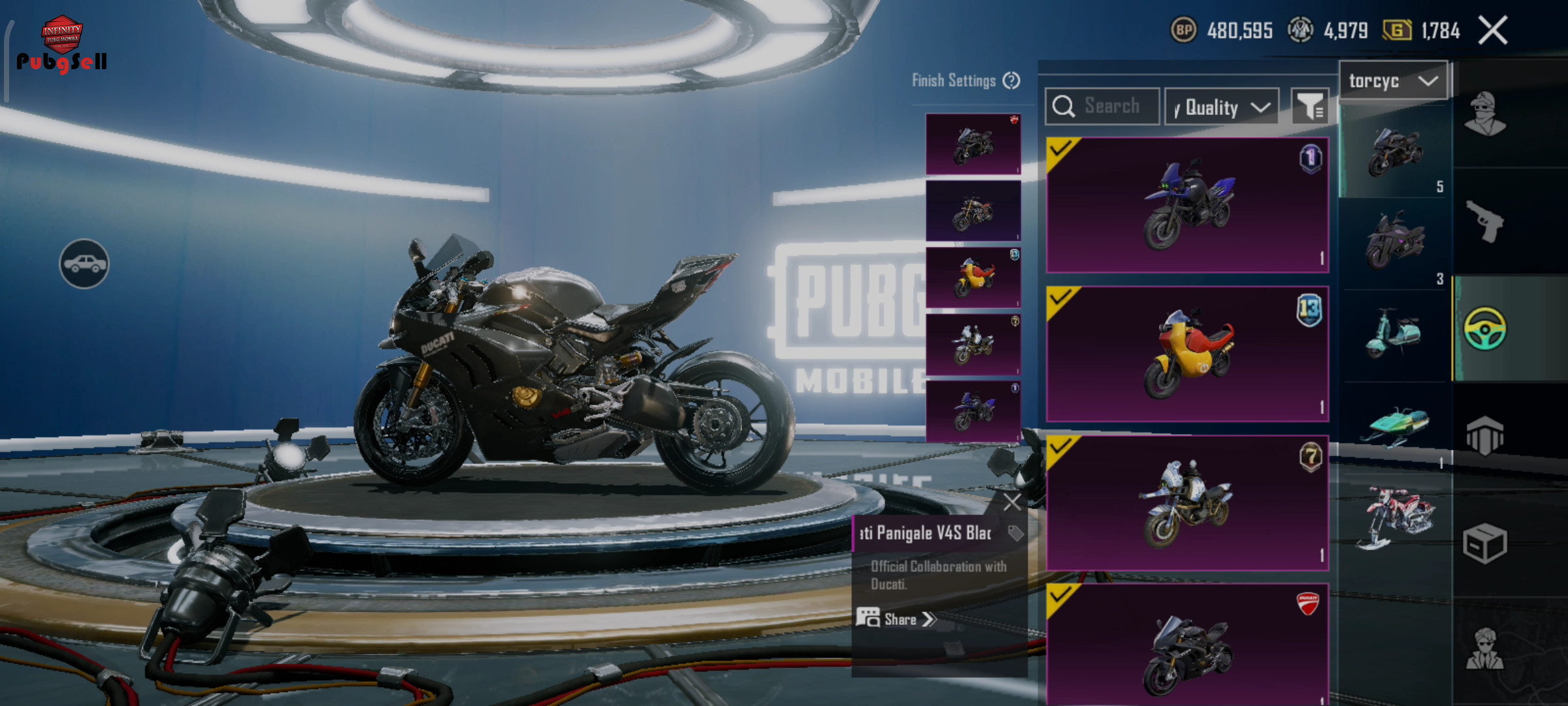Open the Quality sort dropdown
The image size is (1568, 706).
point(1222,107)
